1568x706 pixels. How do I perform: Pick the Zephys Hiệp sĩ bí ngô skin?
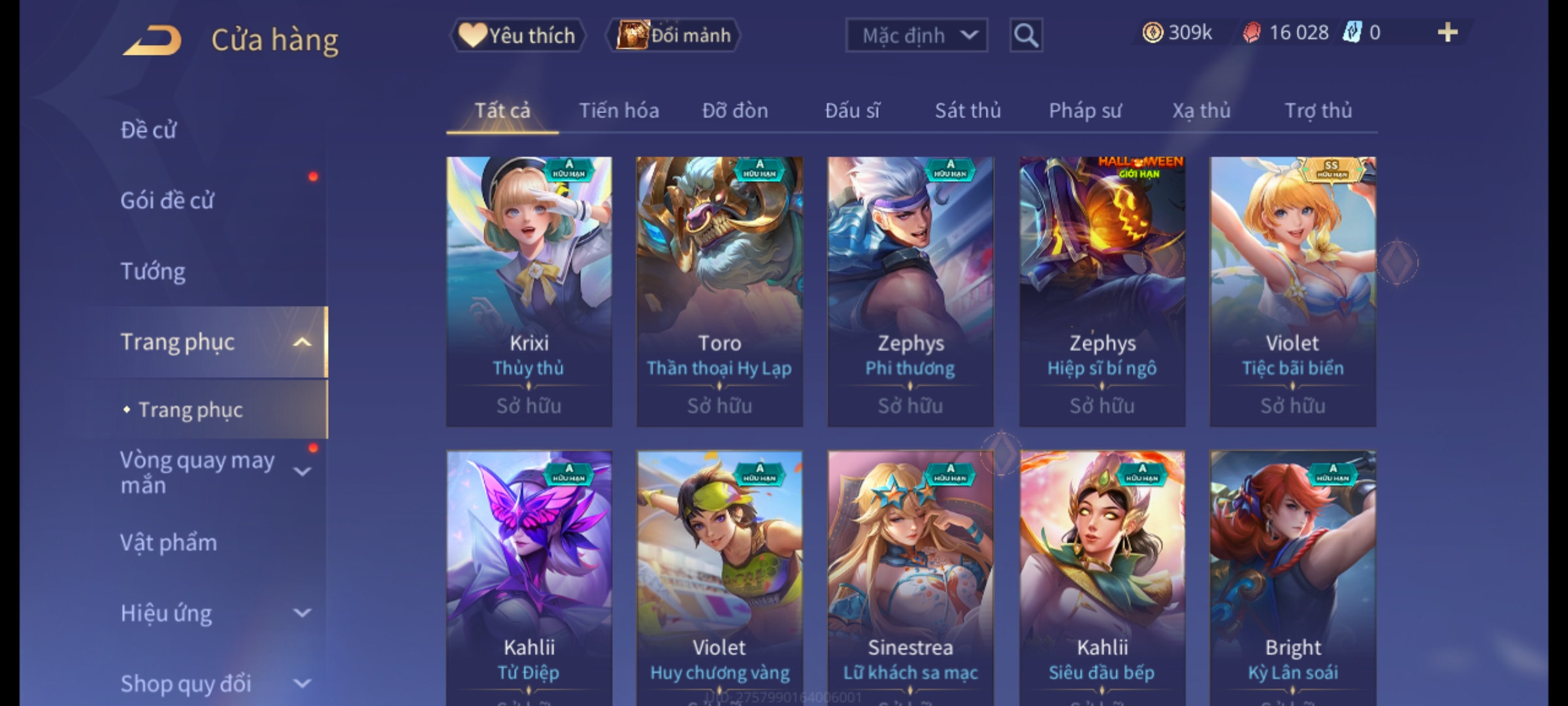point(1102,292)
